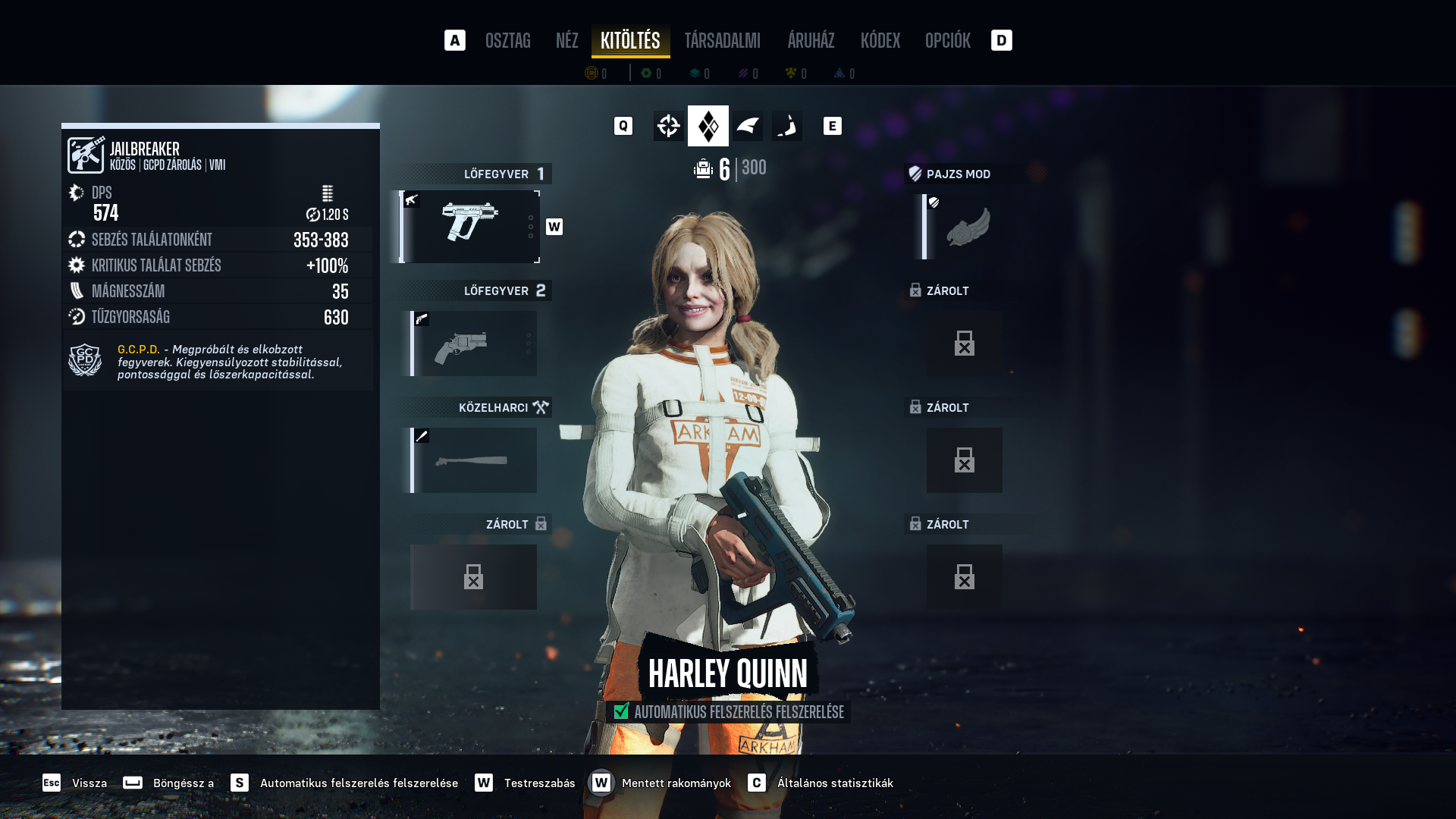Select the shark fin character icon
The width and height of the screenshot is (1456, 819).
pos(748,126)
